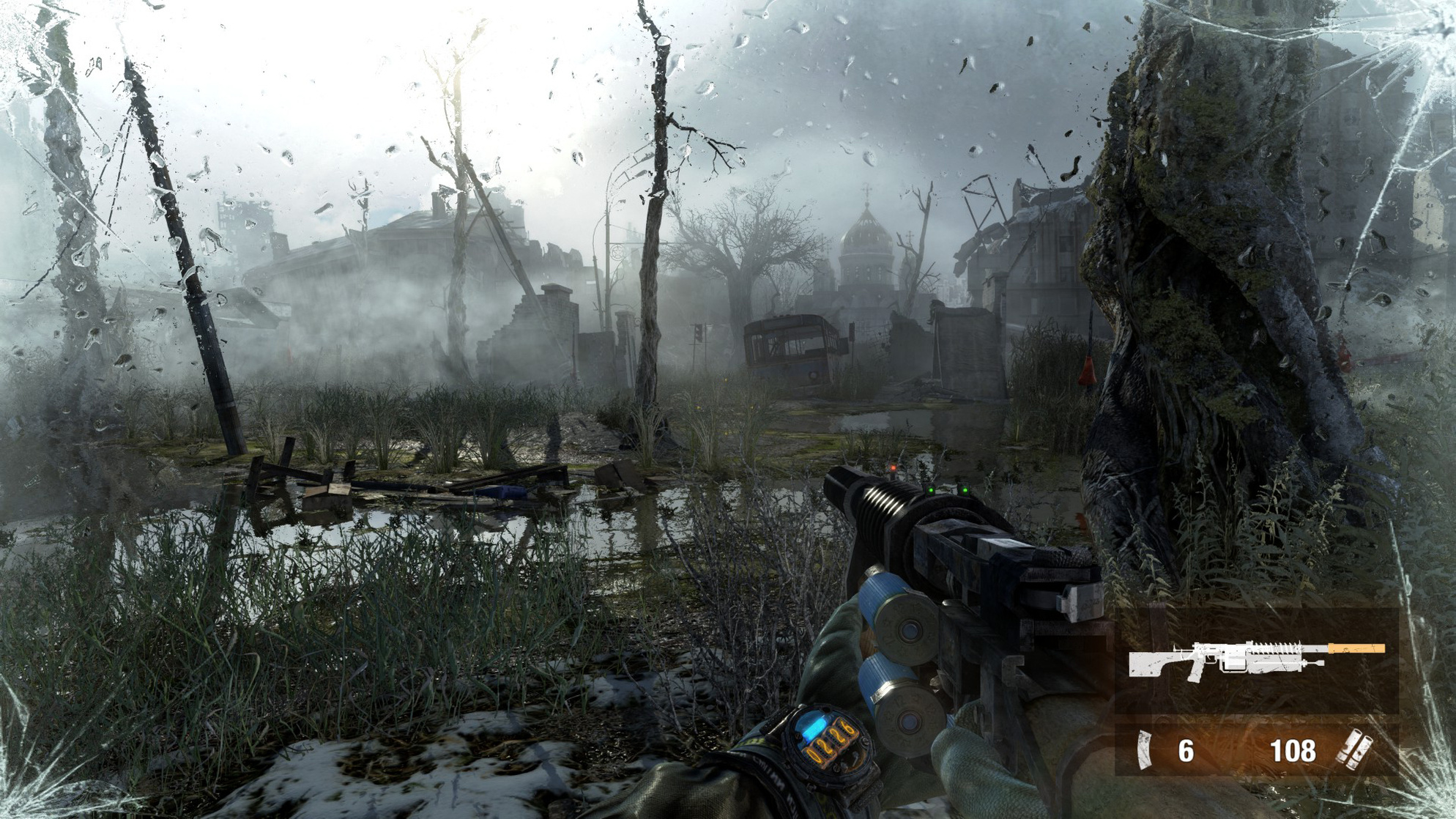Select the twin shotgun shells icon for reserve ammo
Viewport: 1456px width, 819px height.
point(1356,749)
